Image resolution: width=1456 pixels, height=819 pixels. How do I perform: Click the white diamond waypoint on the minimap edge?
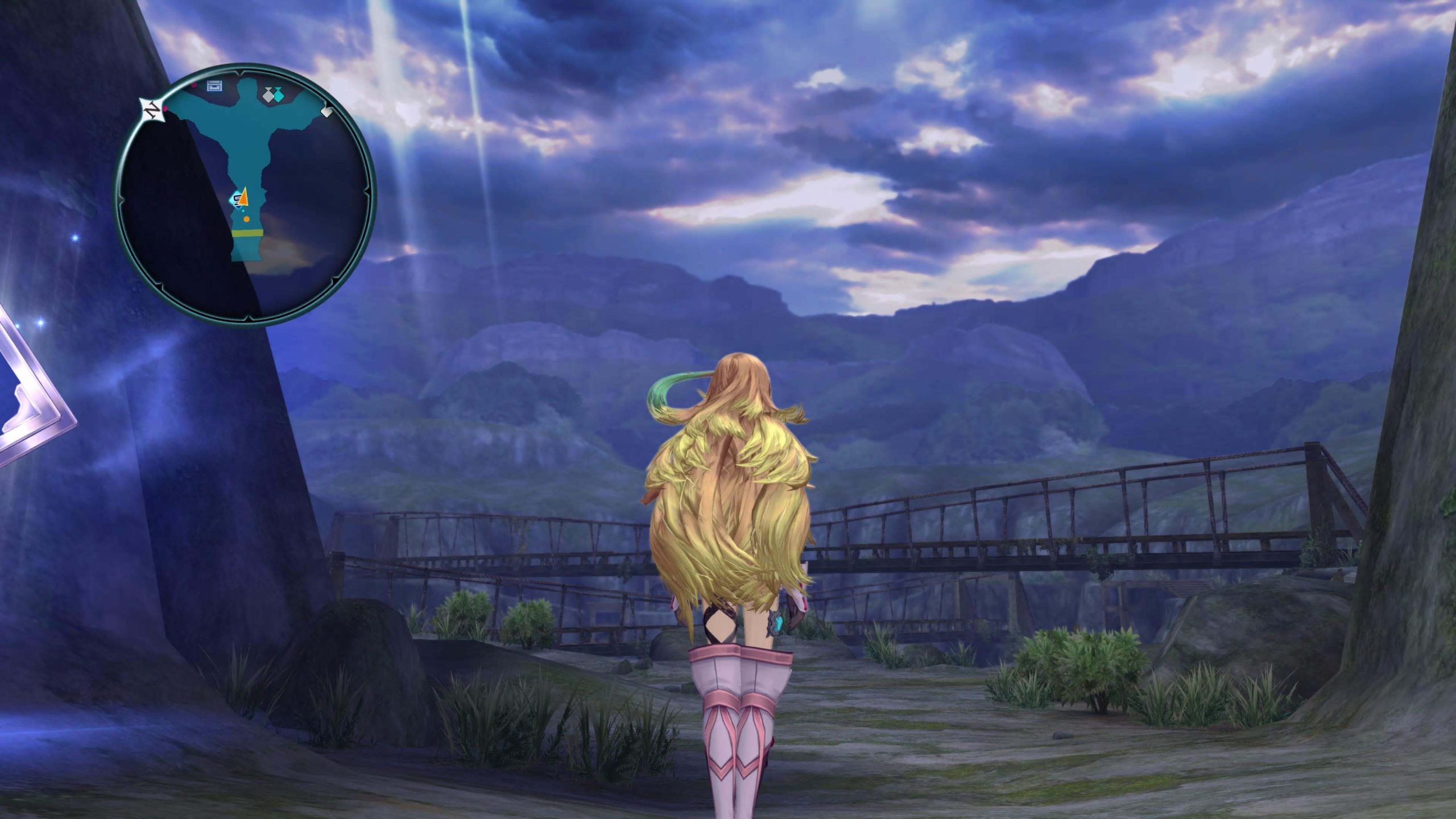328,111
